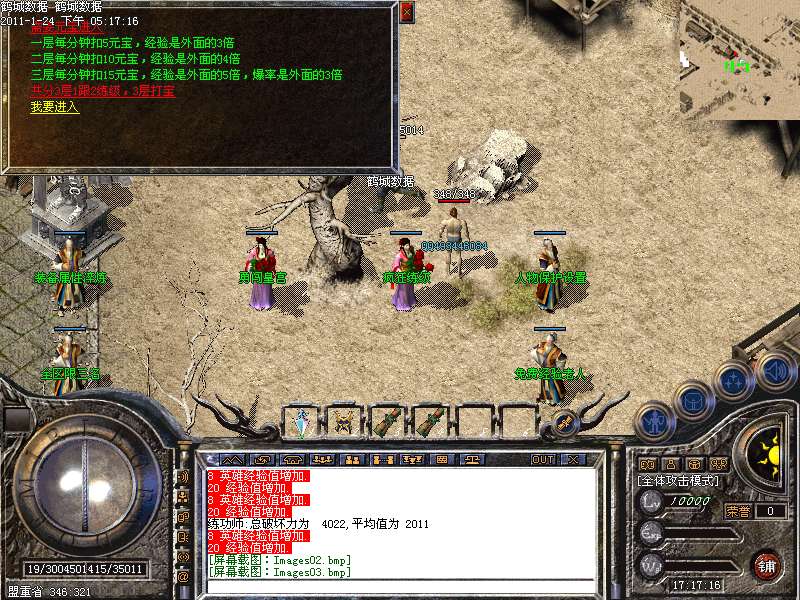Open the character status round button

pos(653,421)
